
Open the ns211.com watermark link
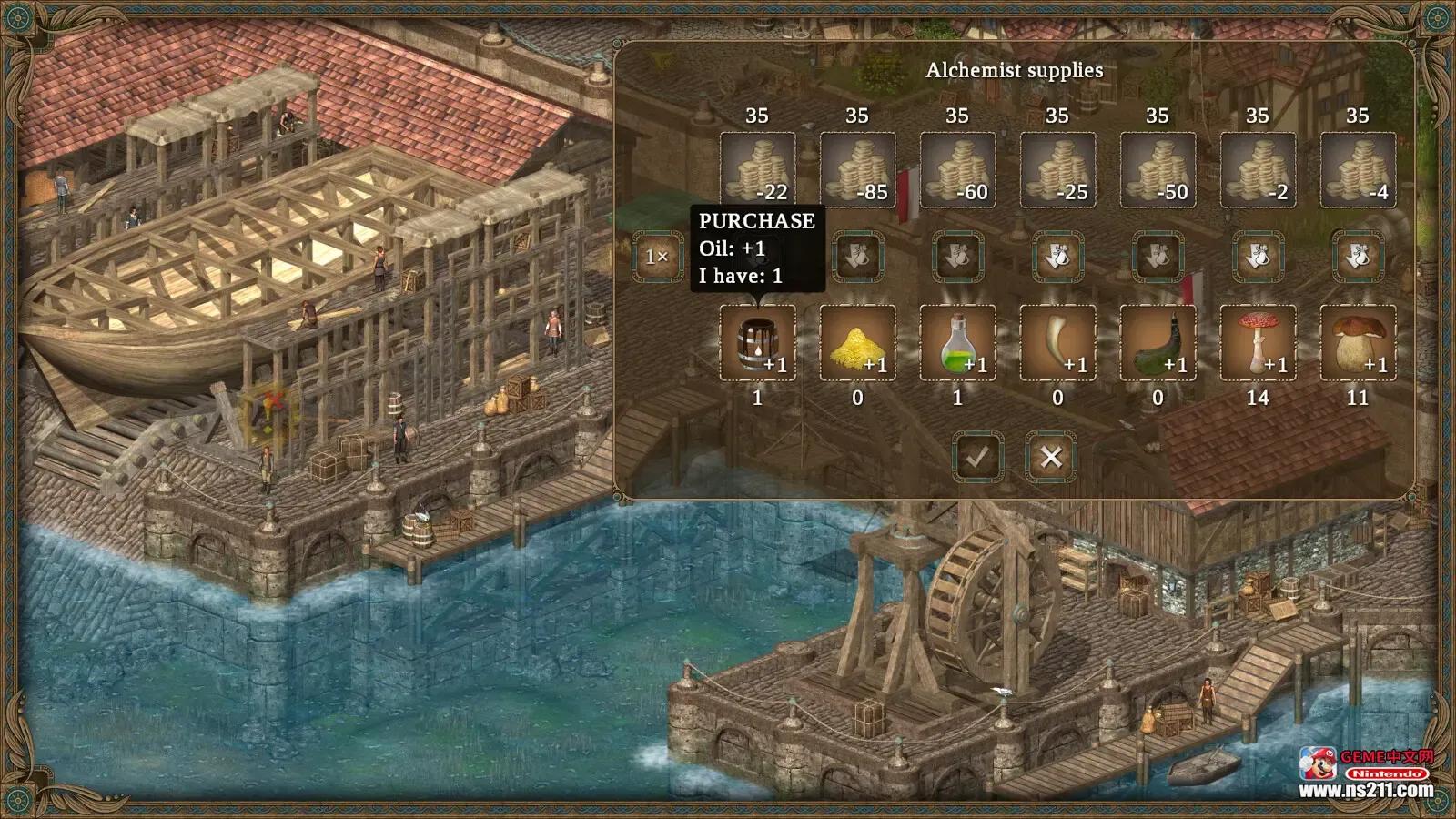(1365, 790)
